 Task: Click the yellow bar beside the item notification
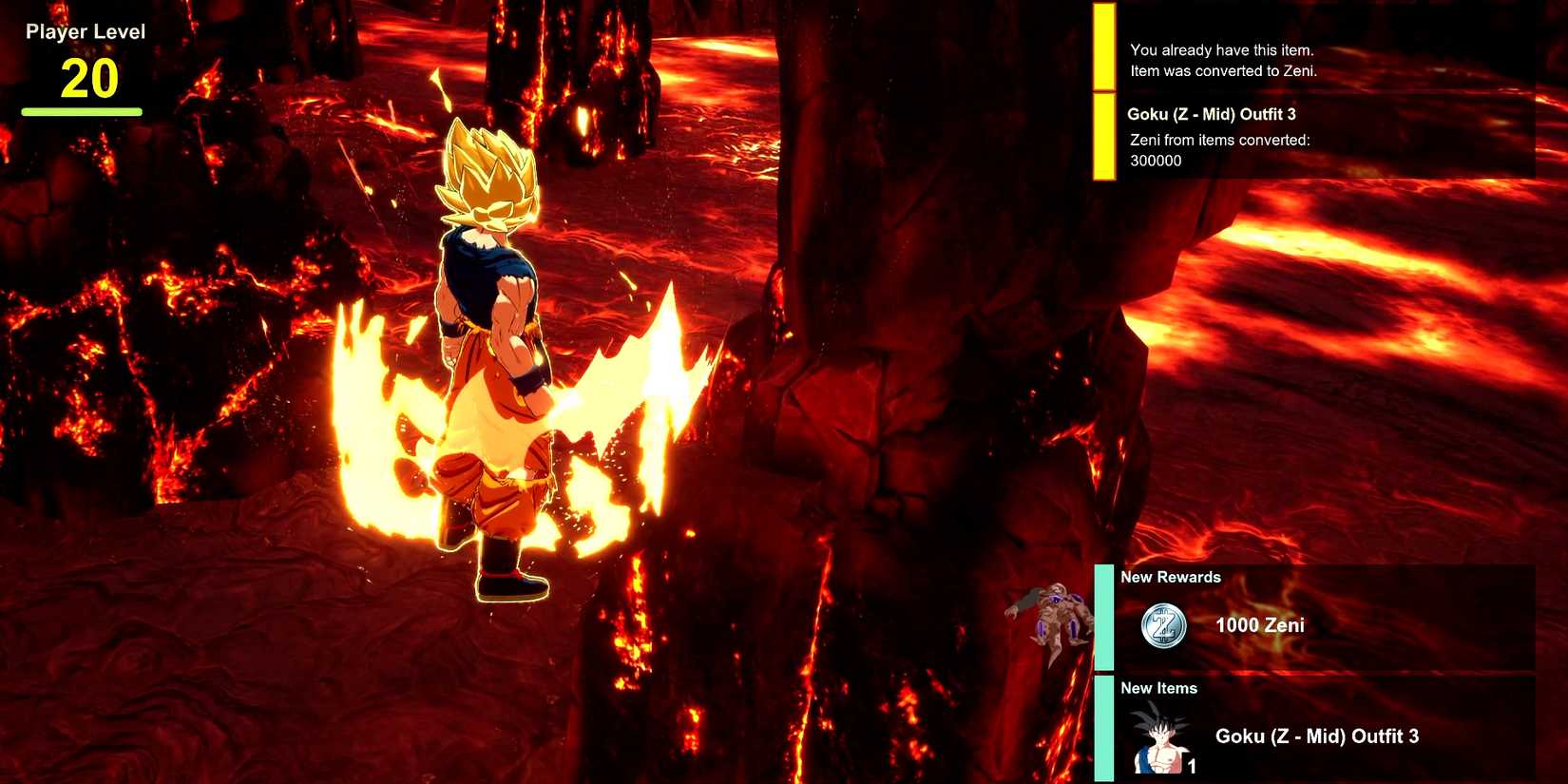click(x=1103, y=45)
